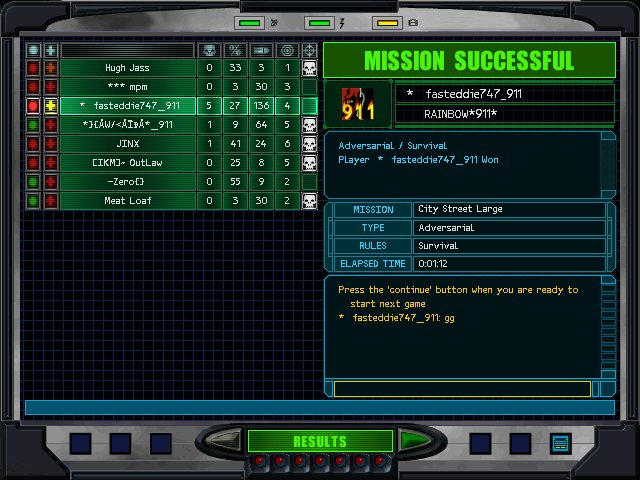This screenshot has height=480, width=640.
Task: Click the skull kills column header
Action: 209,50
